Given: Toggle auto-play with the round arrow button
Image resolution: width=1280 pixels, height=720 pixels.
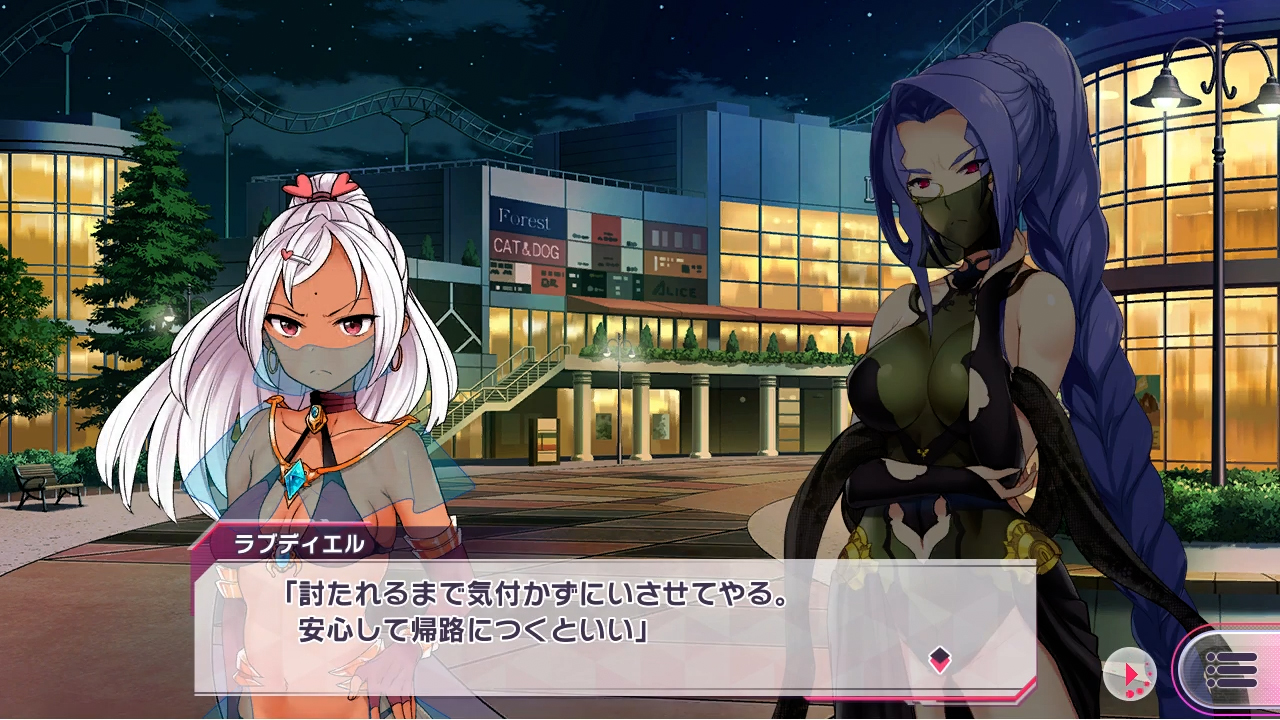Looking at the screenshot, I should [x=1130, y=673].
